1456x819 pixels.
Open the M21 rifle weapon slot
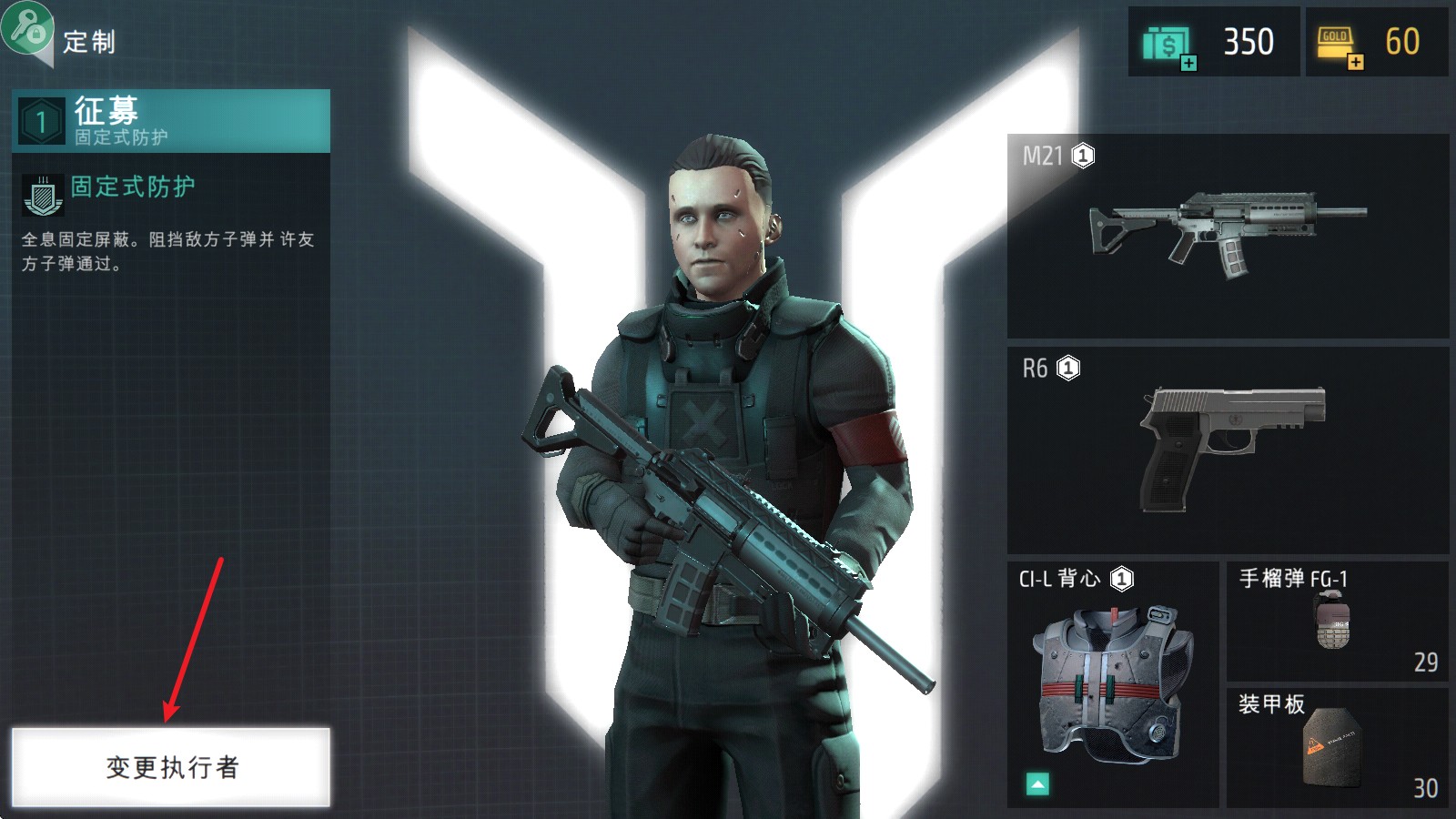point(1228,237)
